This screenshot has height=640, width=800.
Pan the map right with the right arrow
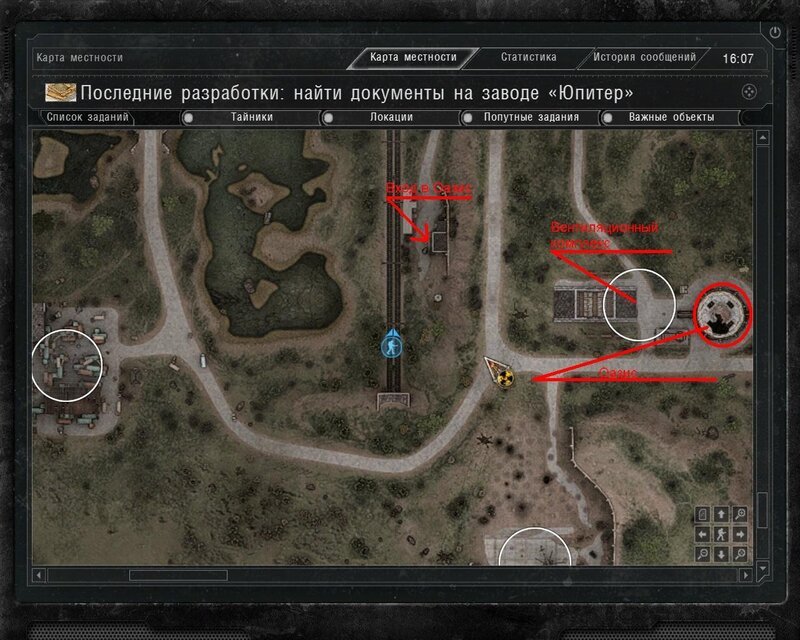[740, 534]
